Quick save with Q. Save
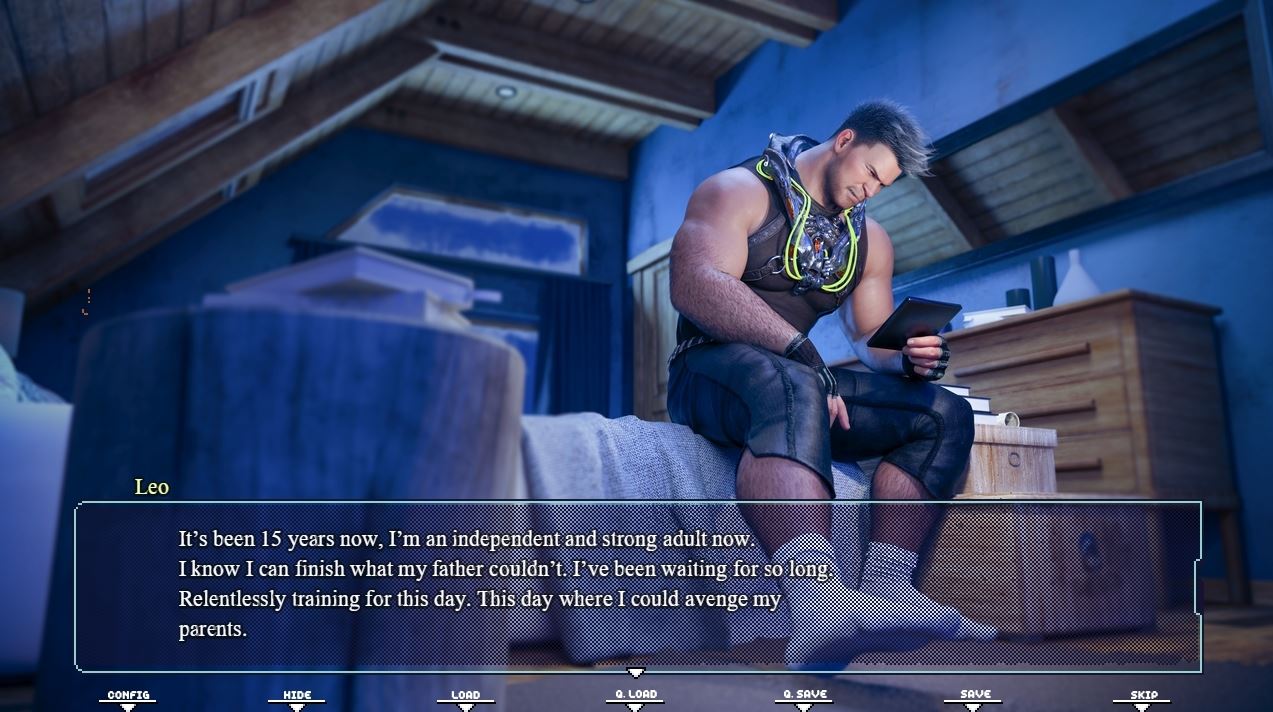The width and height of the screenshot is (1273, 712). (x=803, y=696)
